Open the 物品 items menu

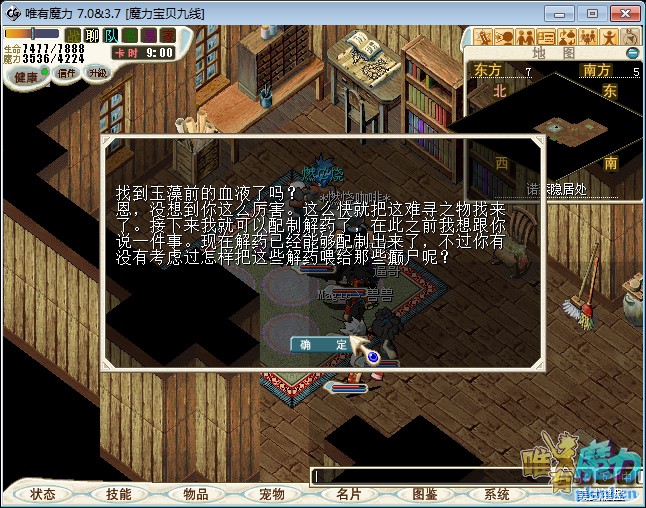[195, 494]
